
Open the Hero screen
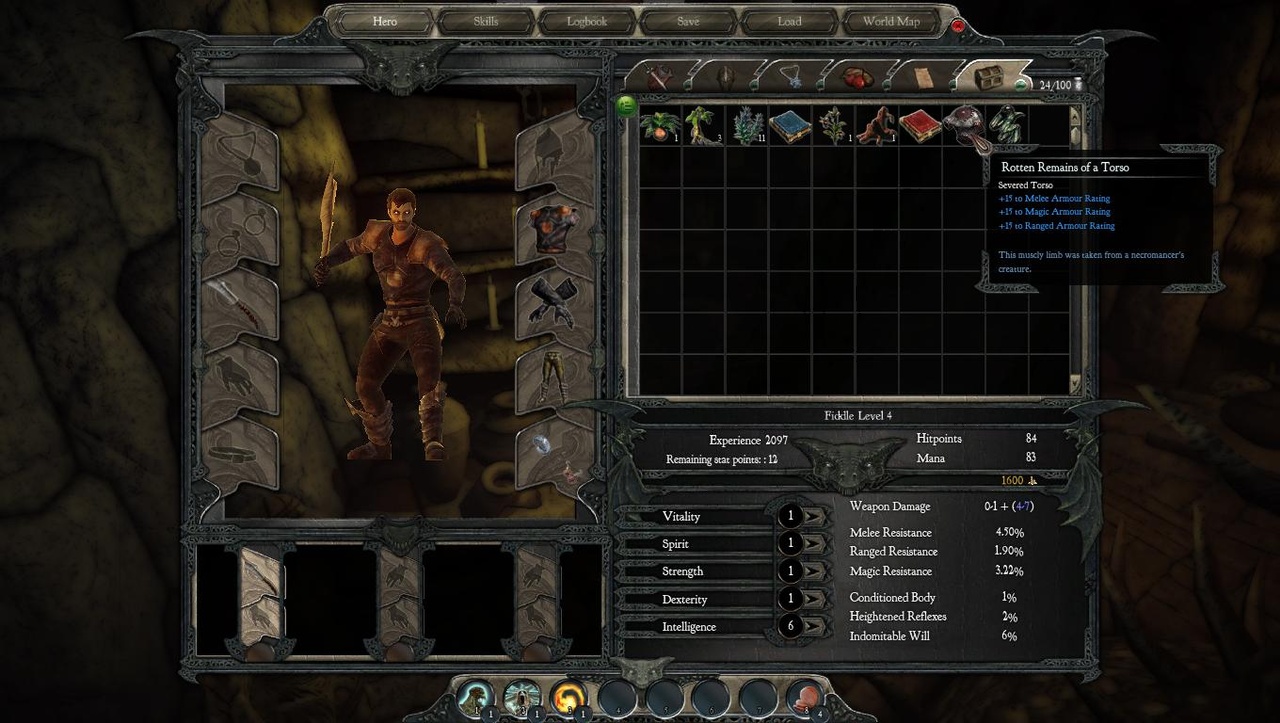pyautogui.click(x=385, y=20)
